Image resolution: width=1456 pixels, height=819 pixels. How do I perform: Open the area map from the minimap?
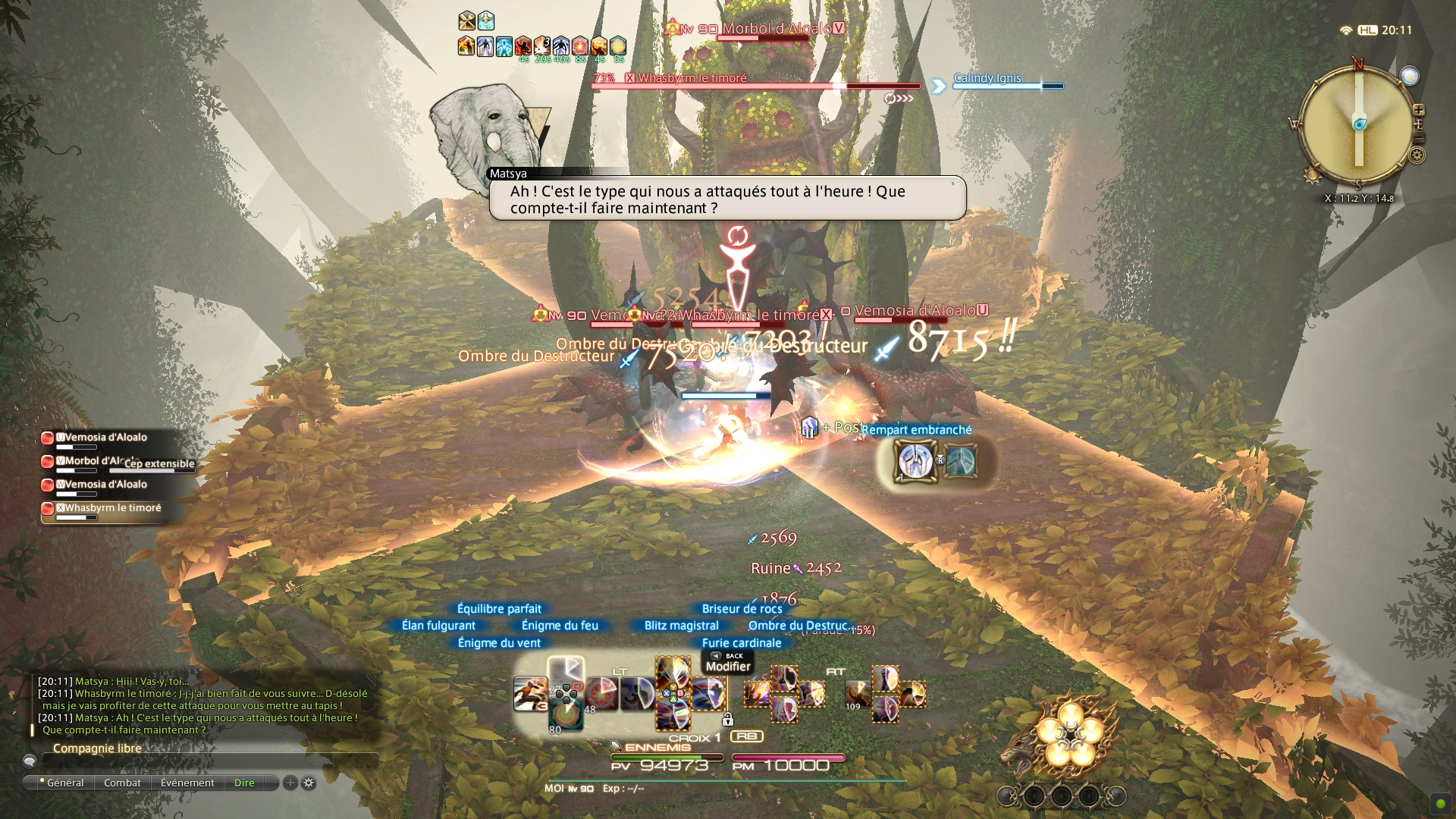click(1357, 124)
